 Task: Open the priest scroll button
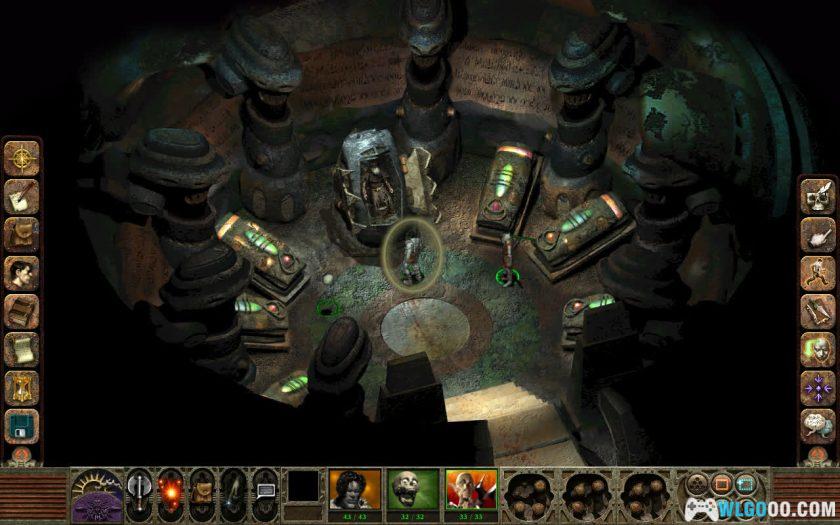pyautogui.click(x=21, y=346)
